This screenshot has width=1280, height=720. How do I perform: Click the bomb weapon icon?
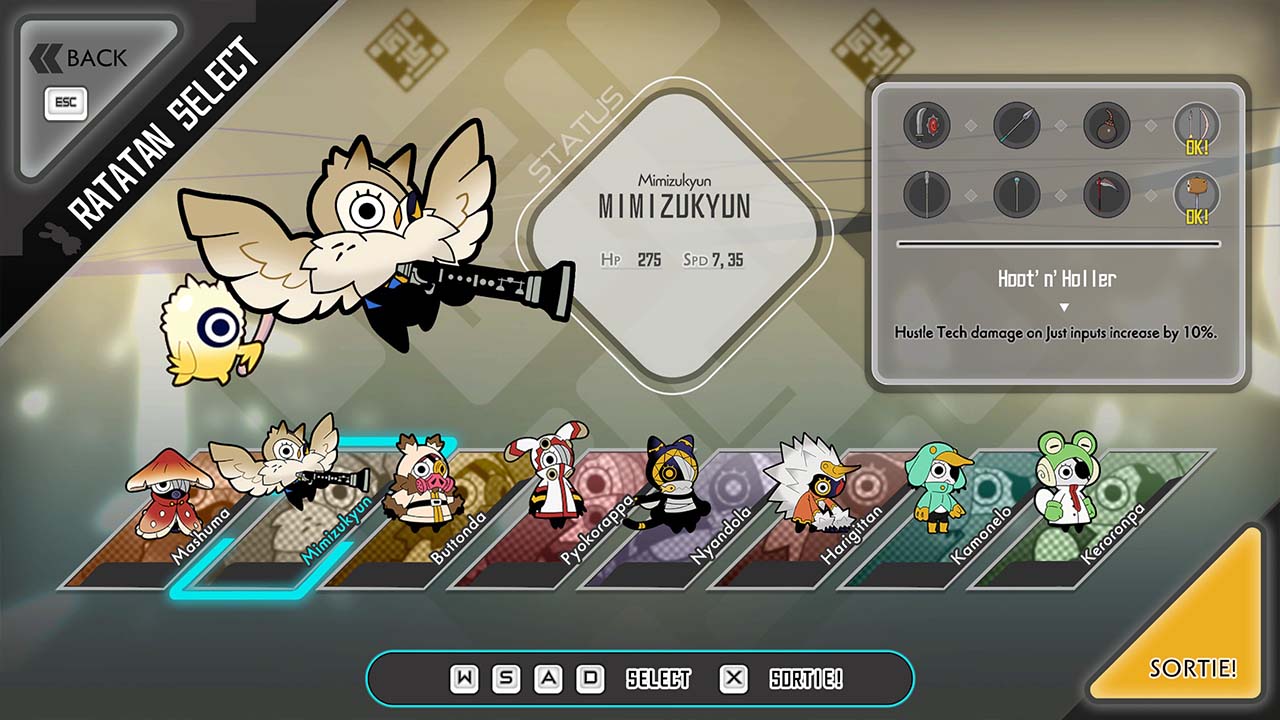pos(1106,126)
